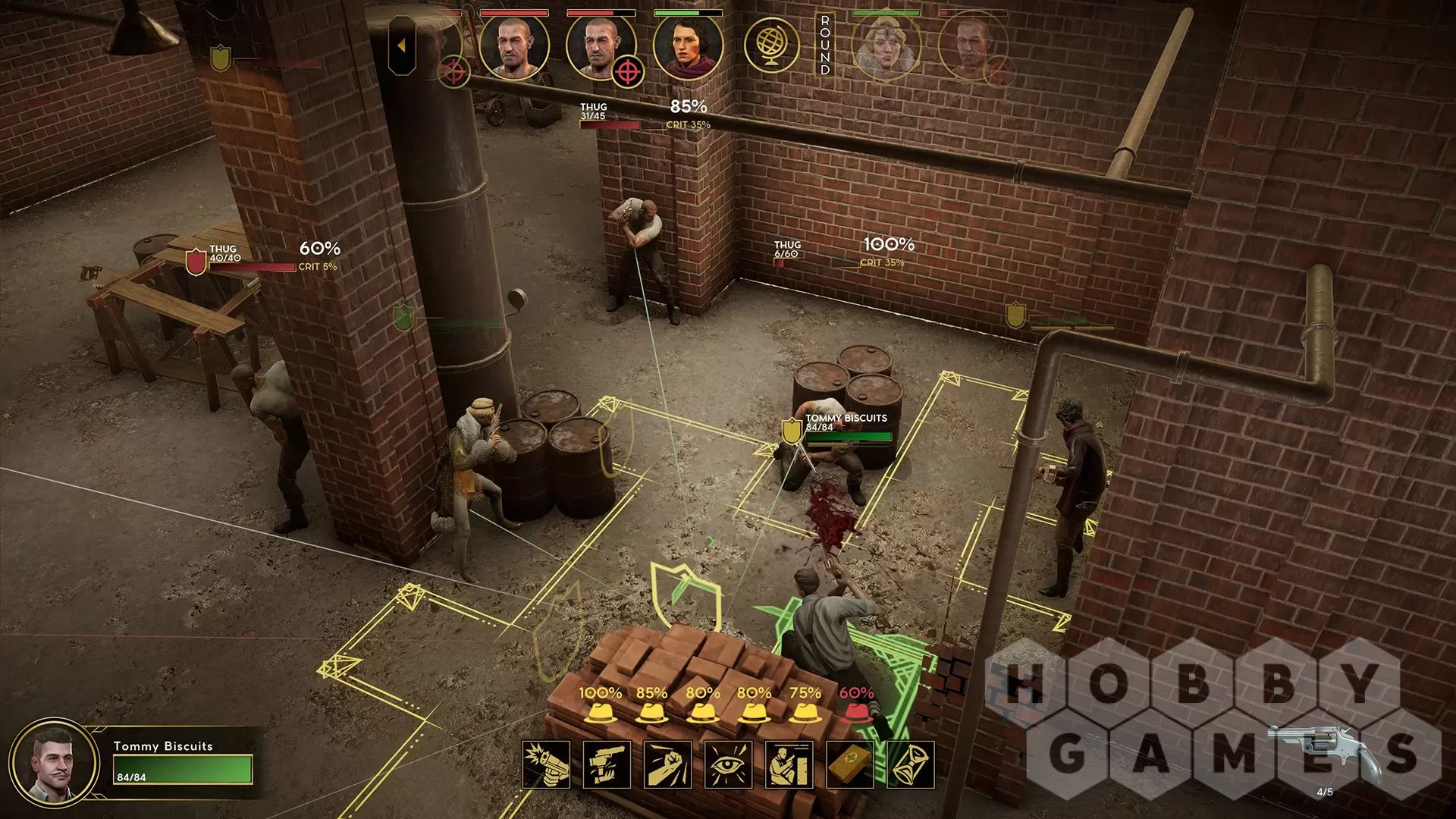Screen dimensions: 1456x819
Task: Choose the red 60% hat target
Action: pos(856,713)
